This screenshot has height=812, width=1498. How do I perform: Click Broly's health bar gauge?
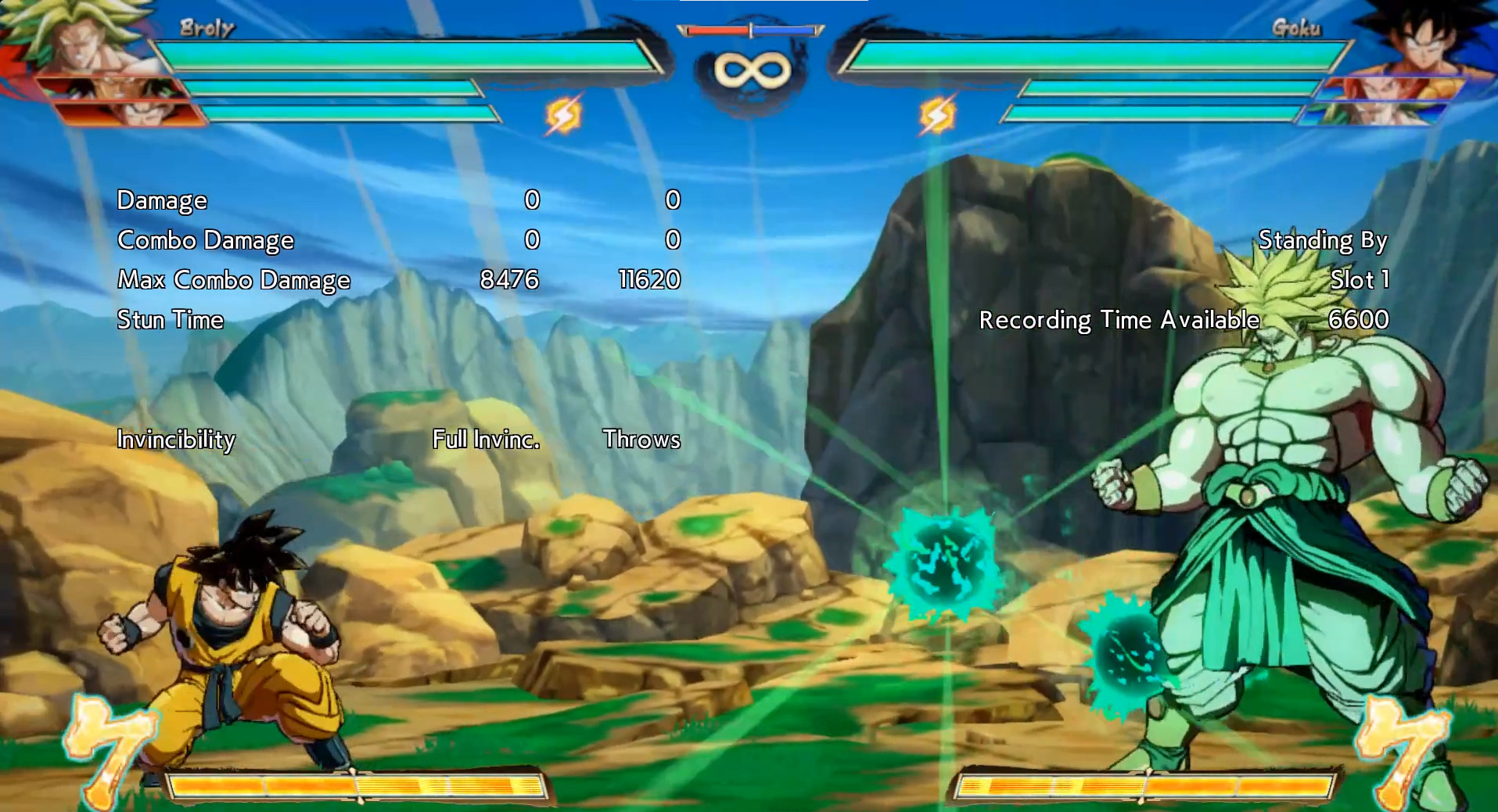click(407, 55)
